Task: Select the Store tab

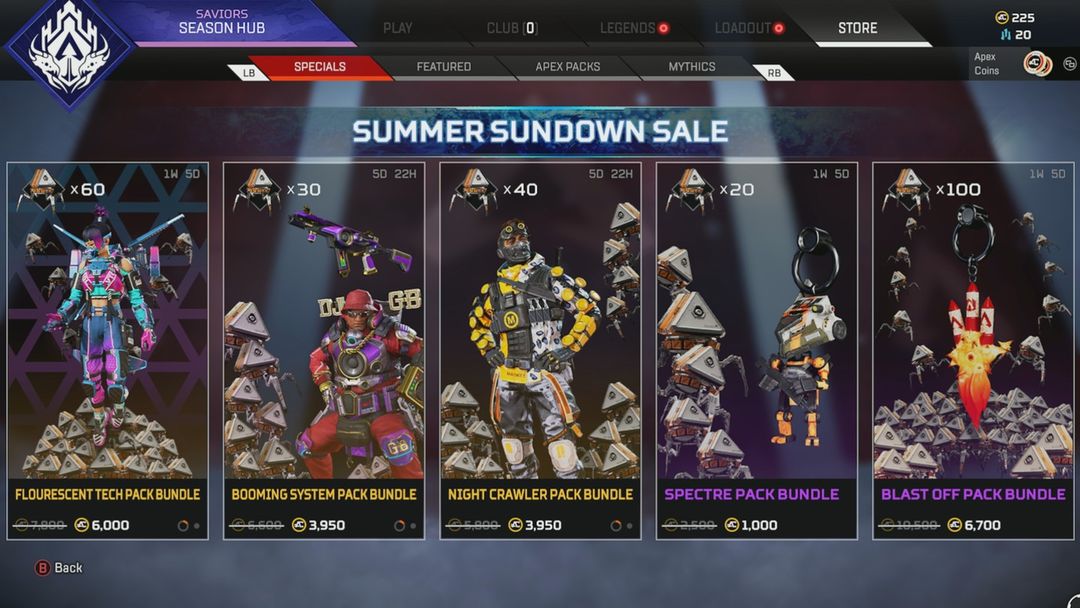Action: (857, 28)
